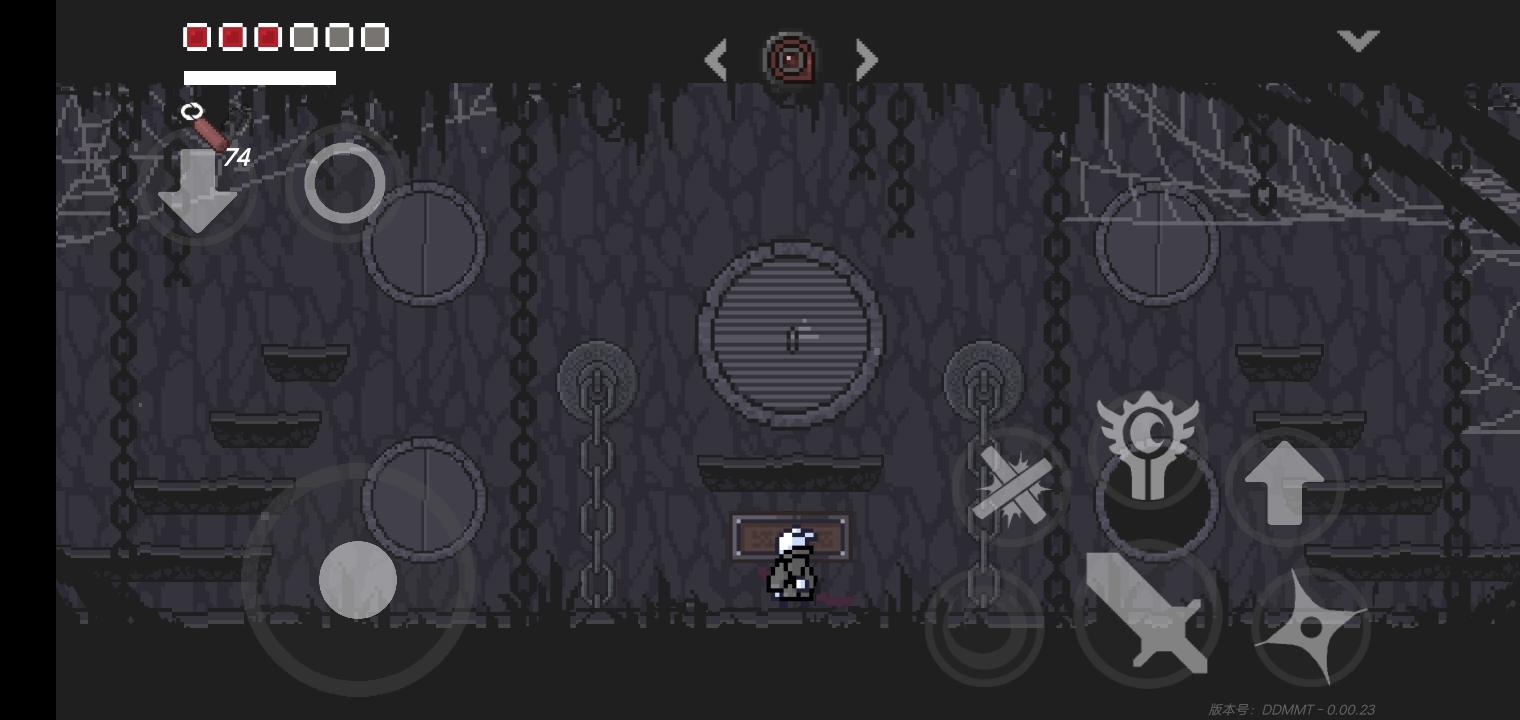Click the loop refill icon above the potion
The height and width of the screenshot is (720, 1520).
[x=192, y=111]
